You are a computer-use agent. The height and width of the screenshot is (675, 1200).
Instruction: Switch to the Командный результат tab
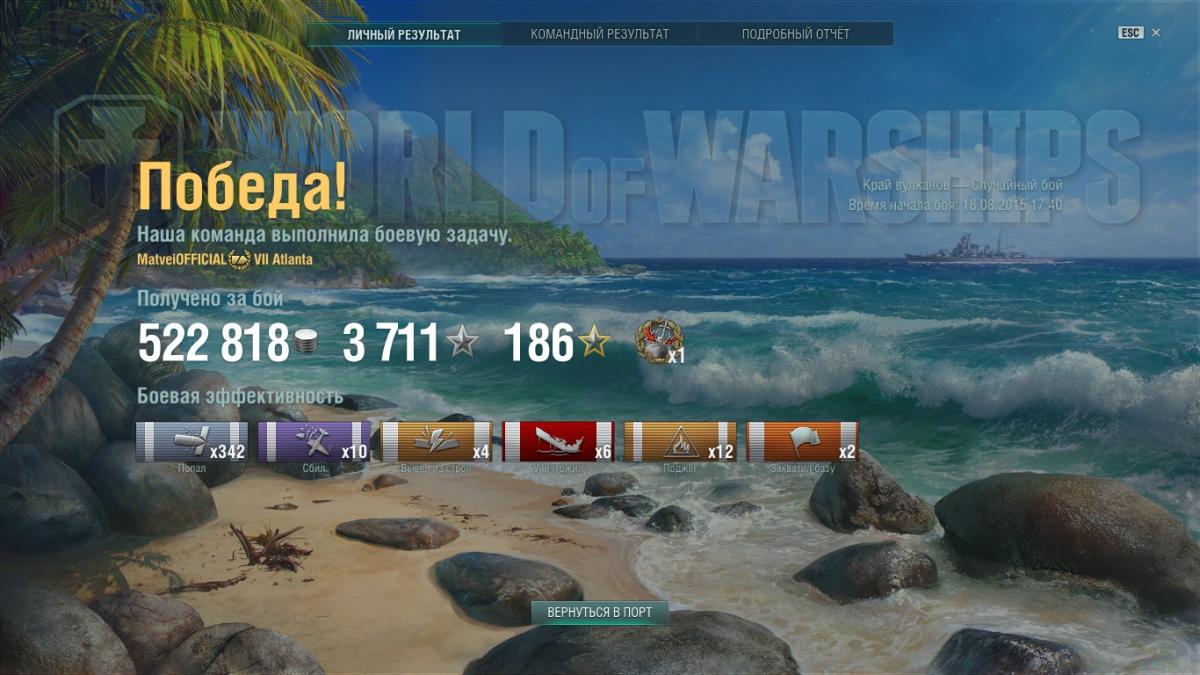coord(600,34)
